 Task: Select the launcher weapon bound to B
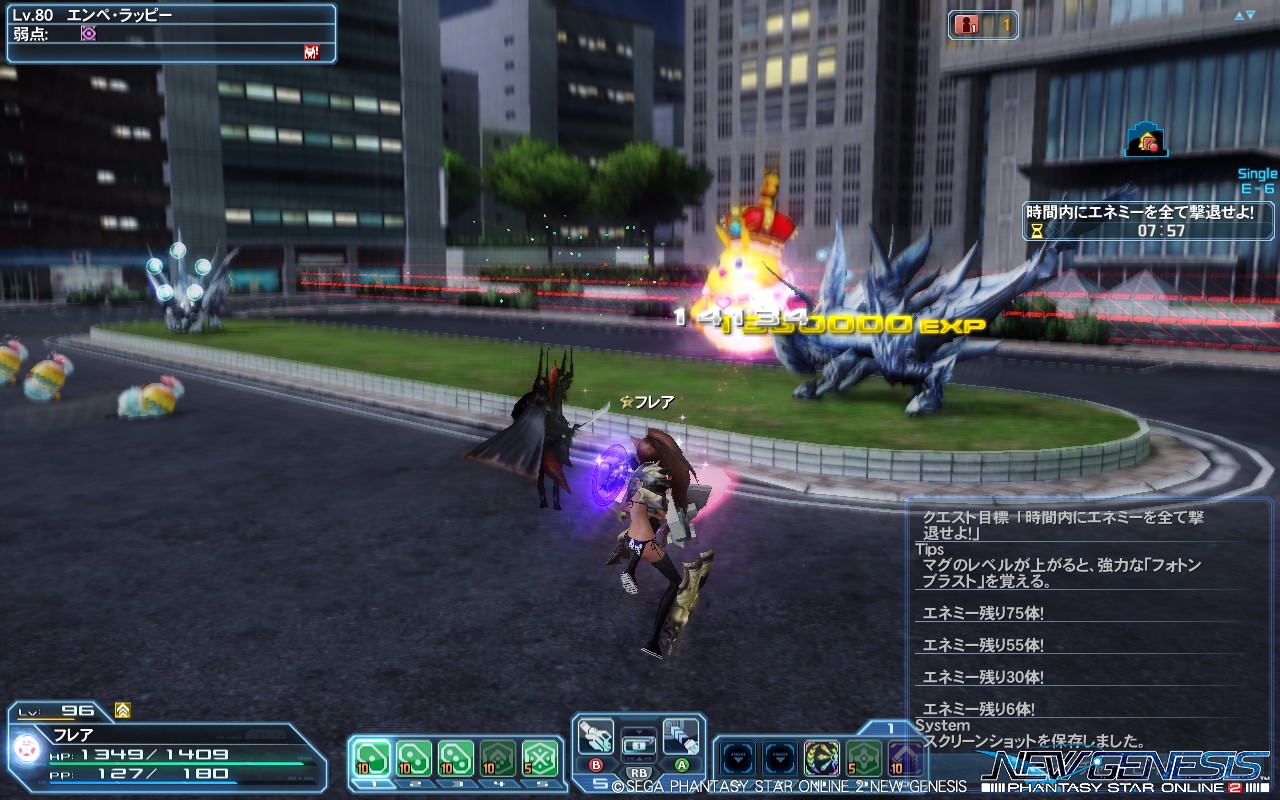[596, 738]
